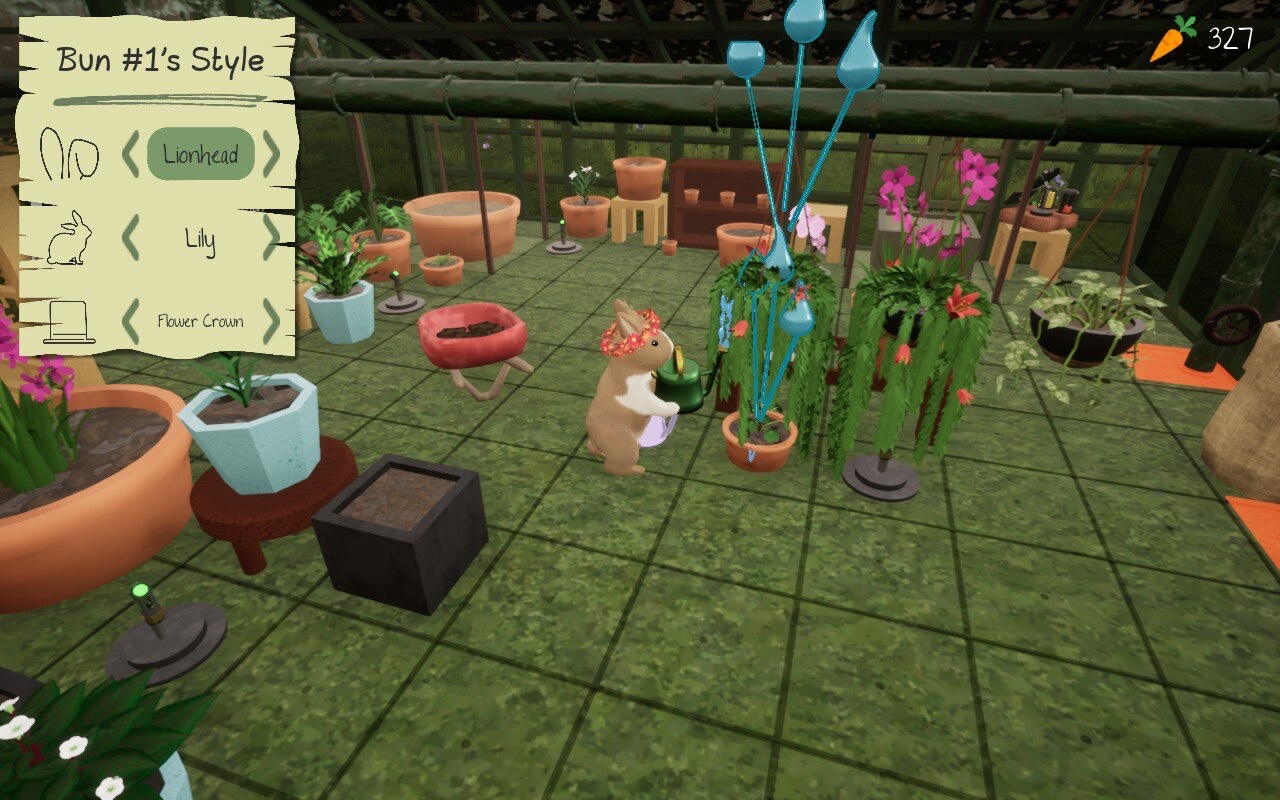
Task: Select the Flower Crown hat label
Action: click(200, 321)
